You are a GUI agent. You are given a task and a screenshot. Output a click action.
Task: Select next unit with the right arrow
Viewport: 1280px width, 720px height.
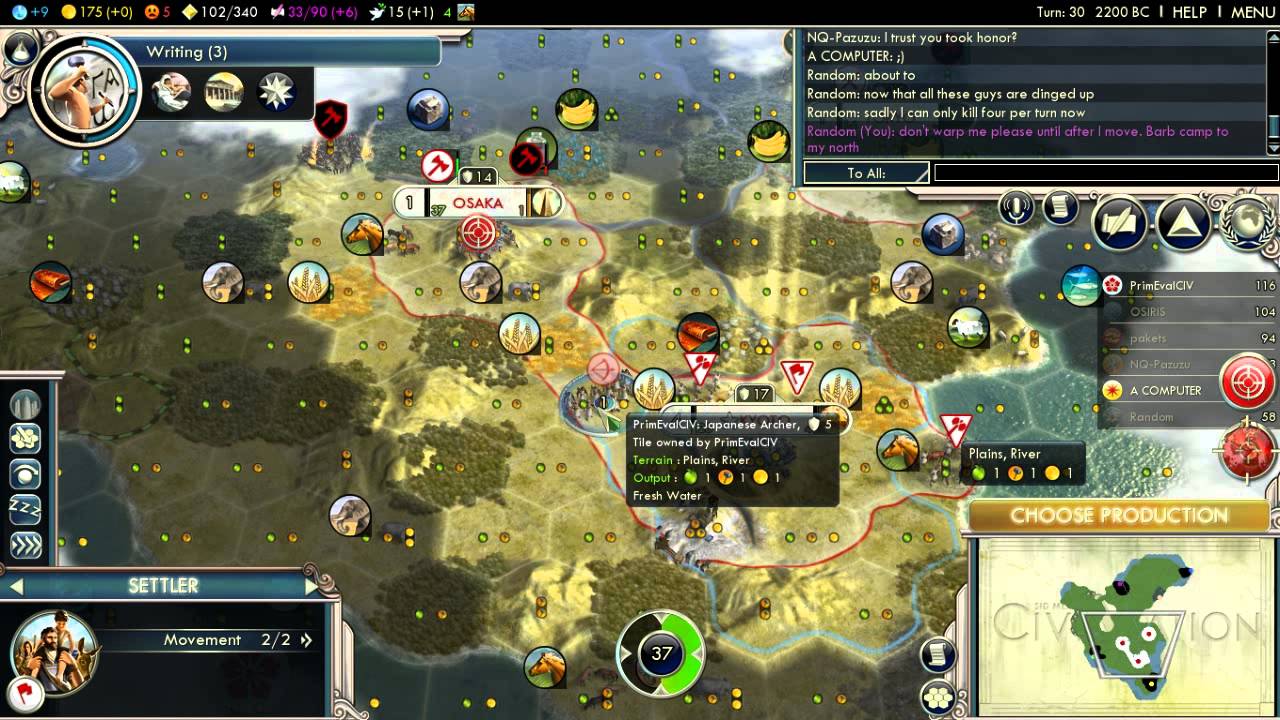pos(311,586)
